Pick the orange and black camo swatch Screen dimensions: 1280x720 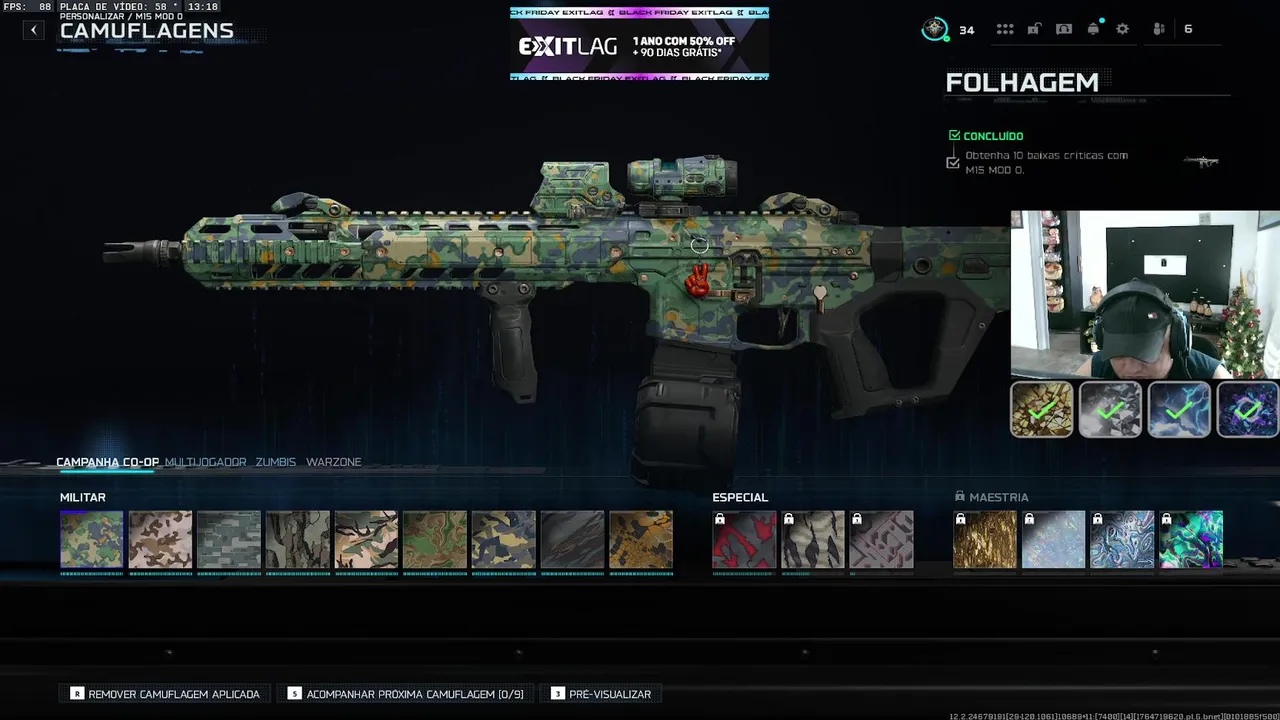click(x=641, y=540)
